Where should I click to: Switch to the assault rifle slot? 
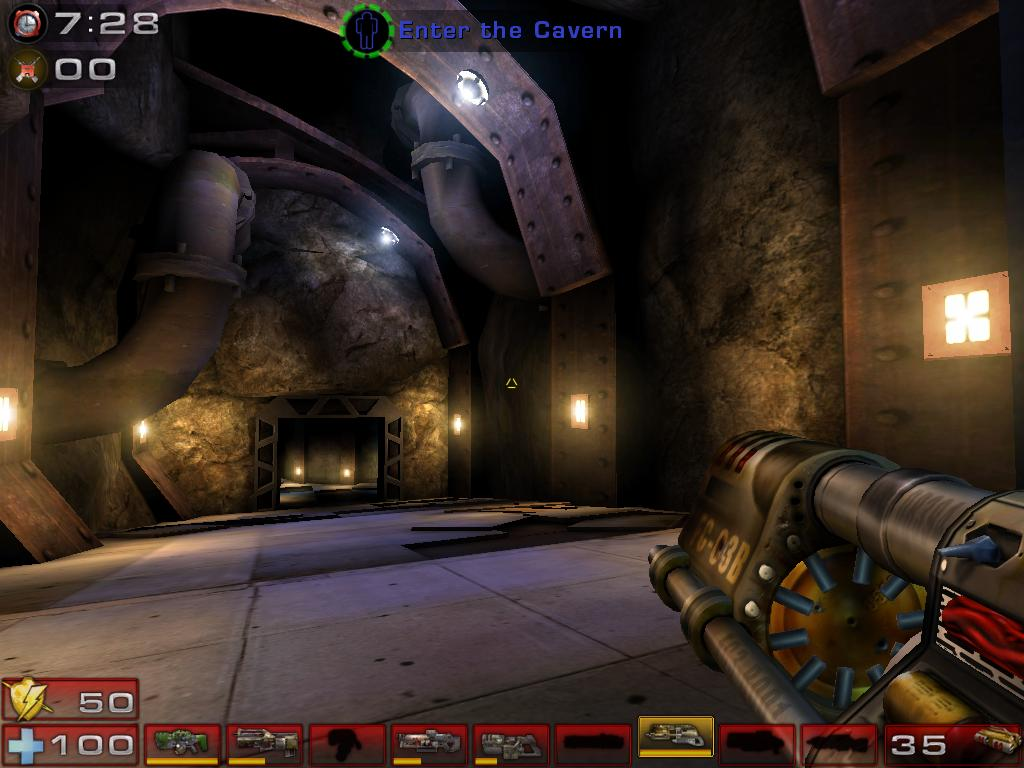click(265, 743)
